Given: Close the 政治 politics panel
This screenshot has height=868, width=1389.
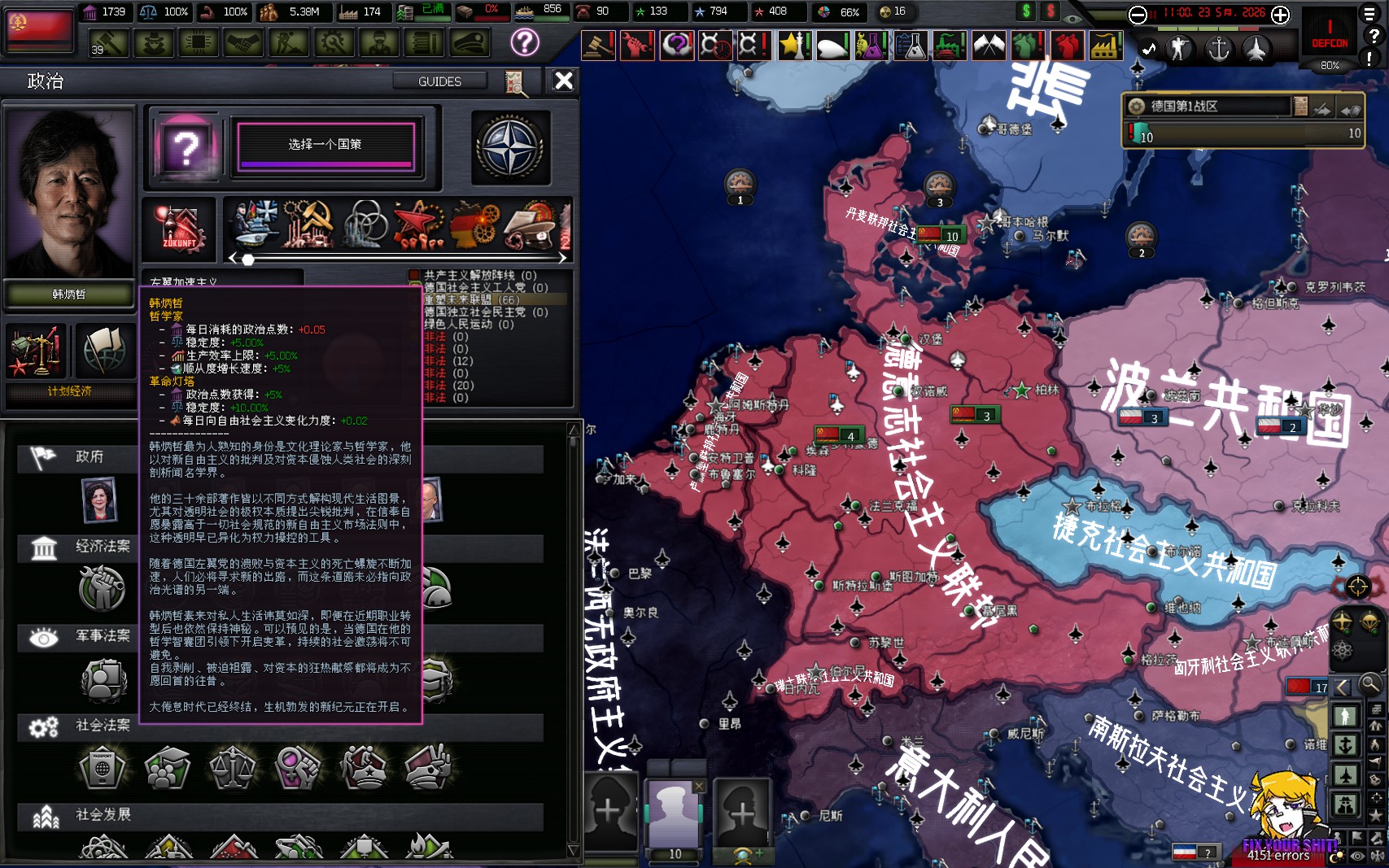Looking at the screenshot, I should click(x=563, y=81).
